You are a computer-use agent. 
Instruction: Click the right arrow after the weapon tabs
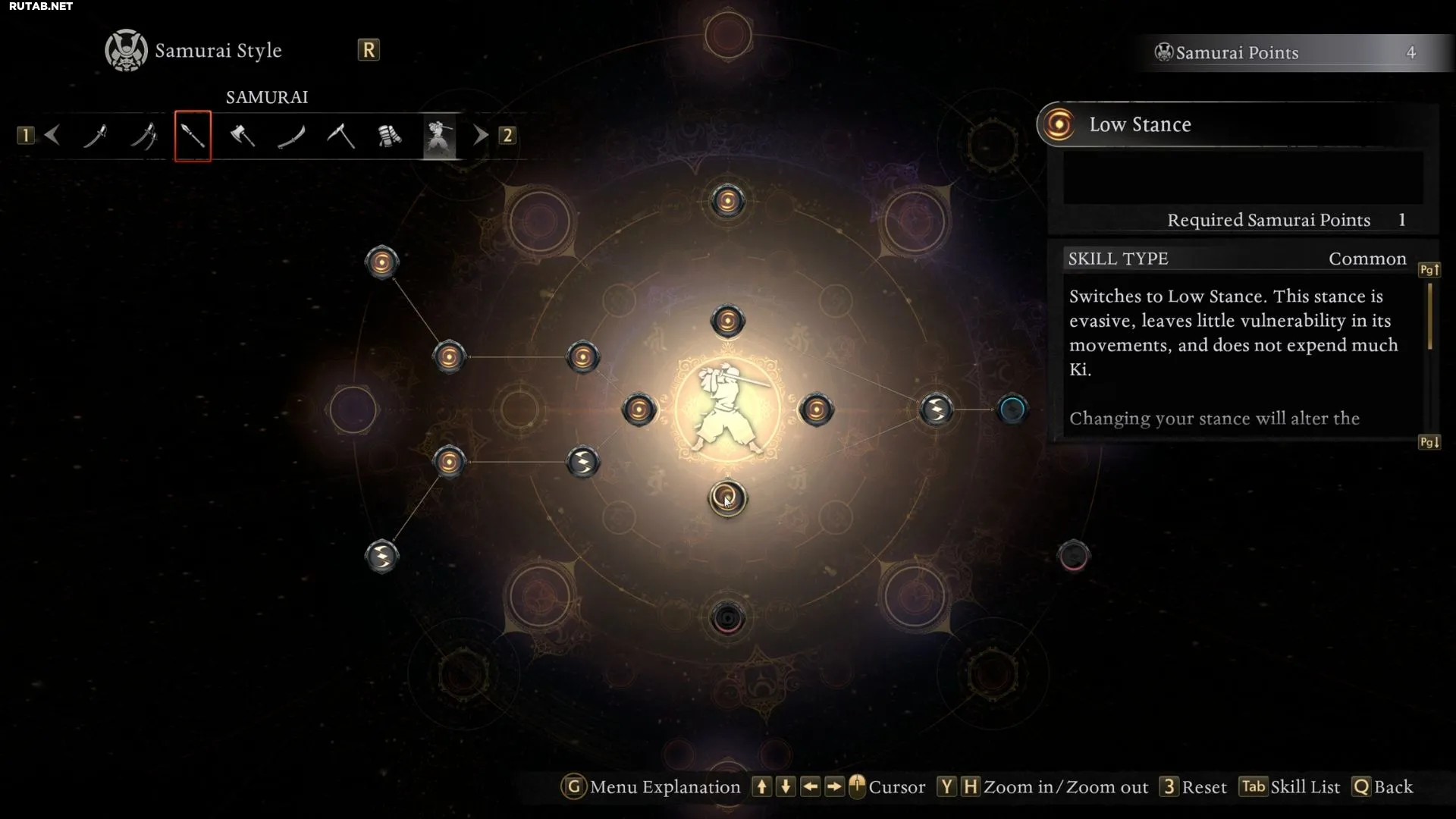coord(480,136)
